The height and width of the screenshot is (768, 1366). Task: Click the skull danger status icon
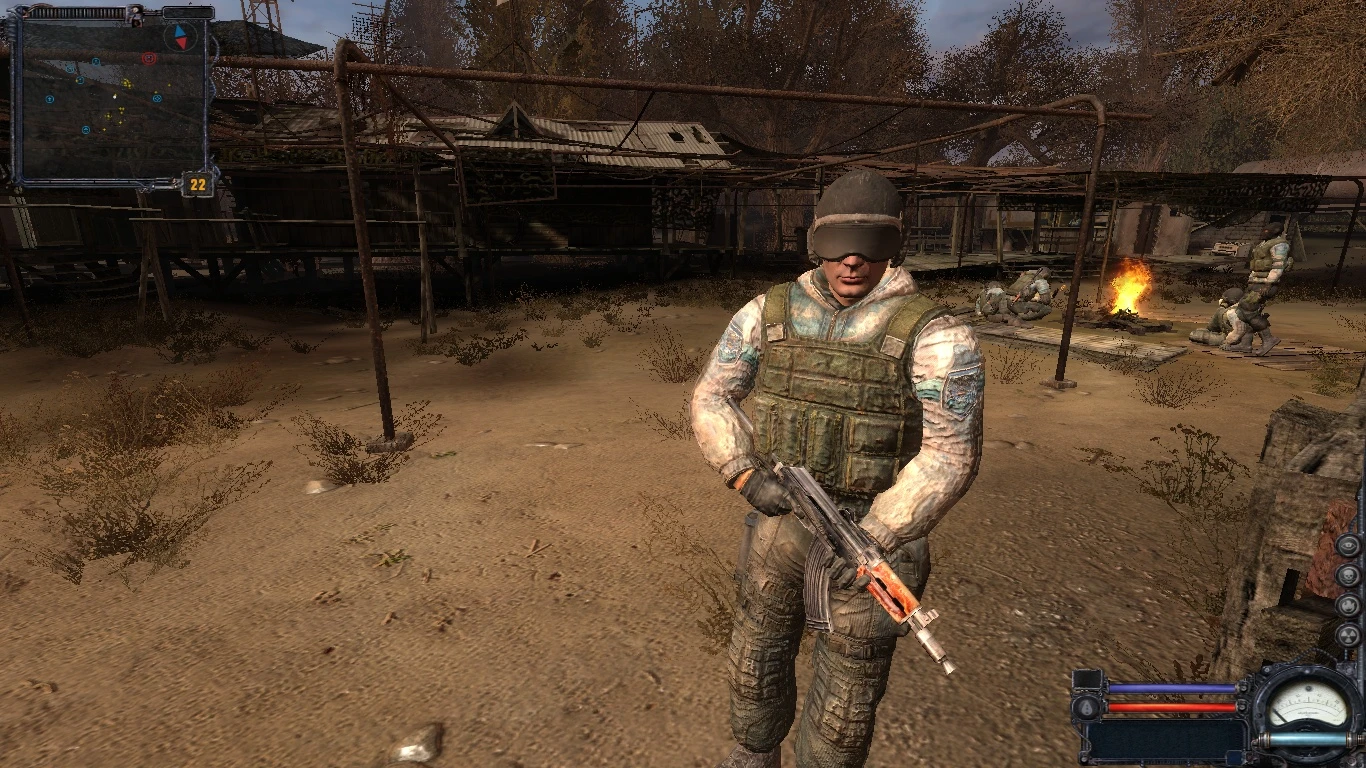1349,577
